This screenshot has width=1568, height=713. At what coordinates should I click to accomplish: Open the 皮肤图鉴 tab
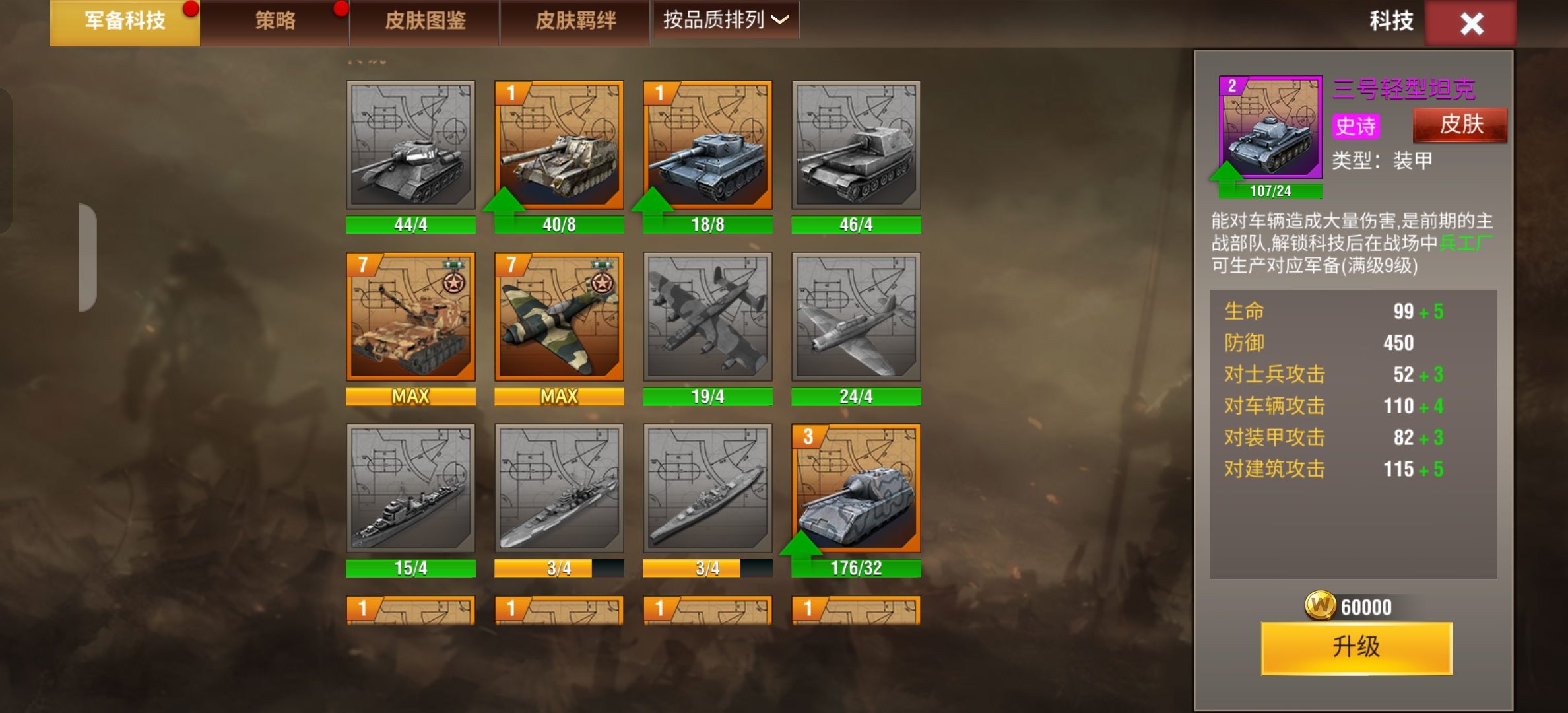(x=423, y=20)
